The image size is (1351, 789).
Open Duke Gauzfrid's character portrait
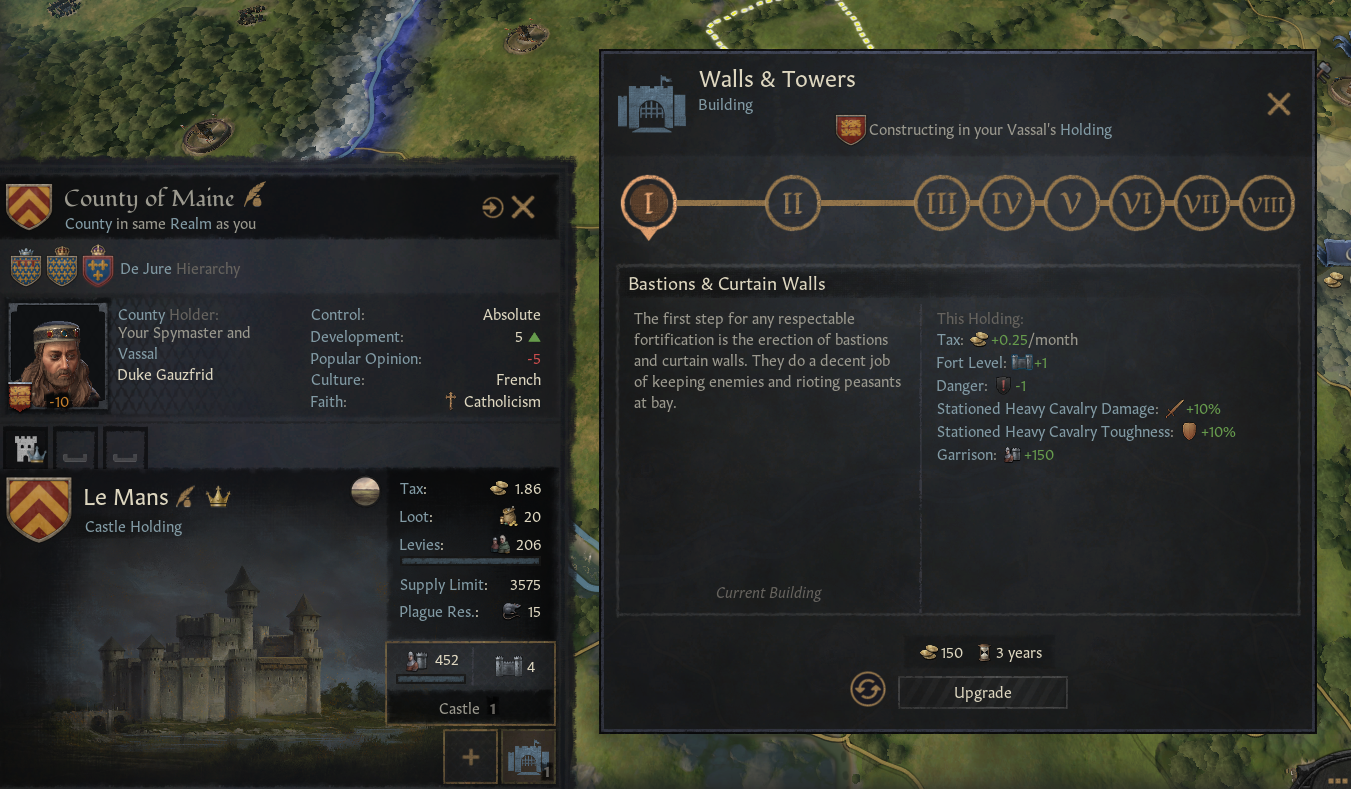tap(57, 355)
